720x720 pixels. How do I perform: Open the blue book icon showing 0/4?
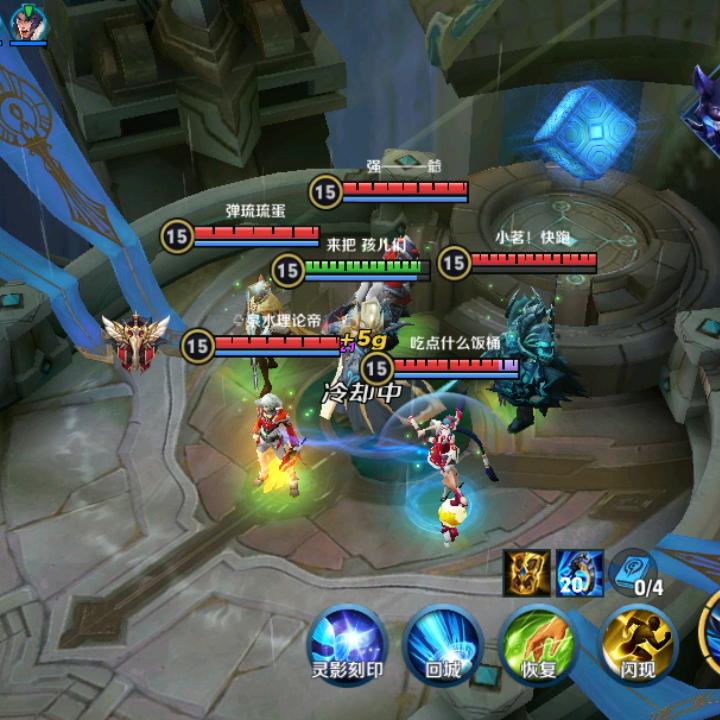pyautogui.click(x=636, y=570)
